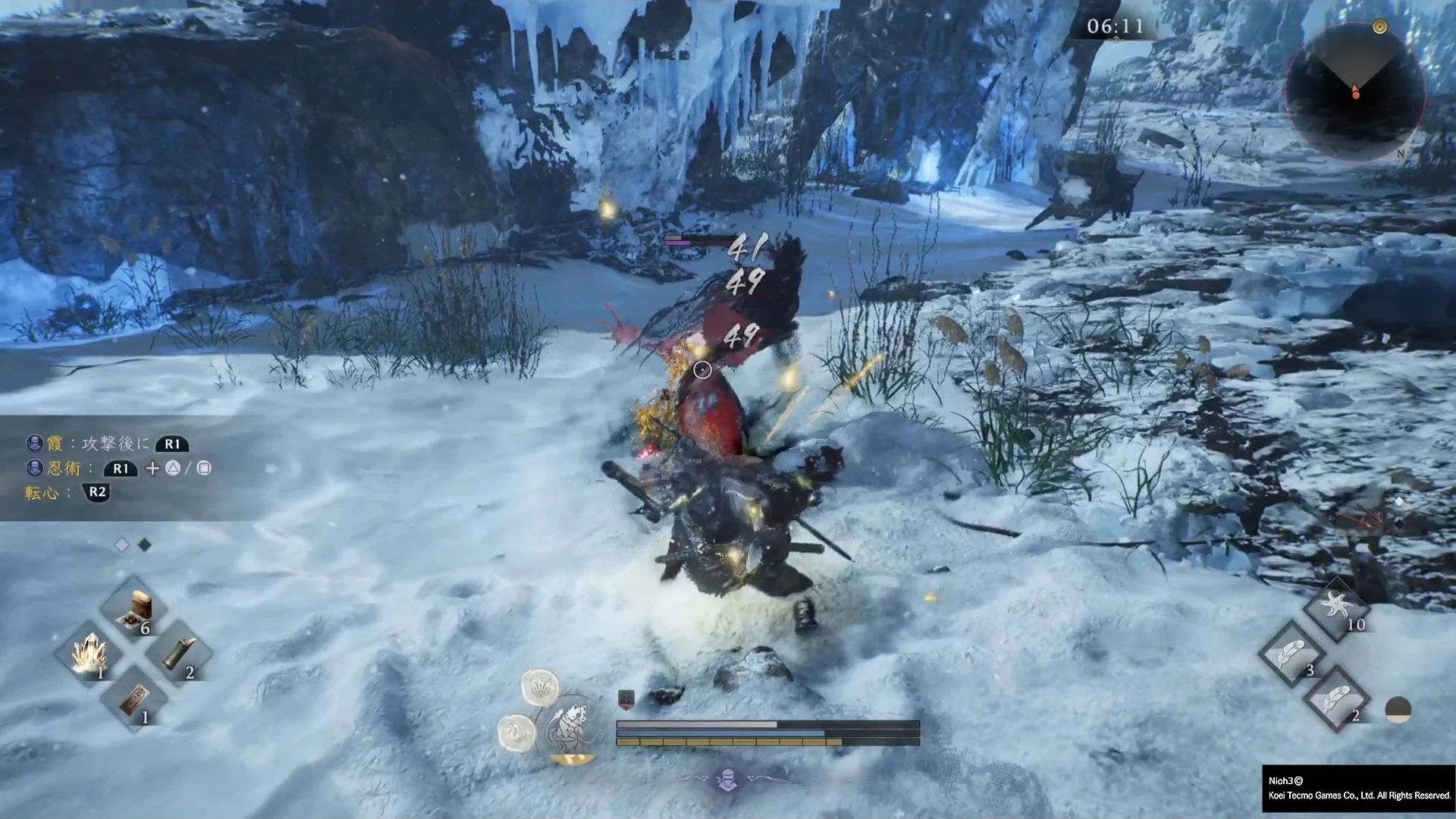Screen dimensions: 1456x819
Task: Use the medicine box item with count 6
Action: click(x=136, y=610)
